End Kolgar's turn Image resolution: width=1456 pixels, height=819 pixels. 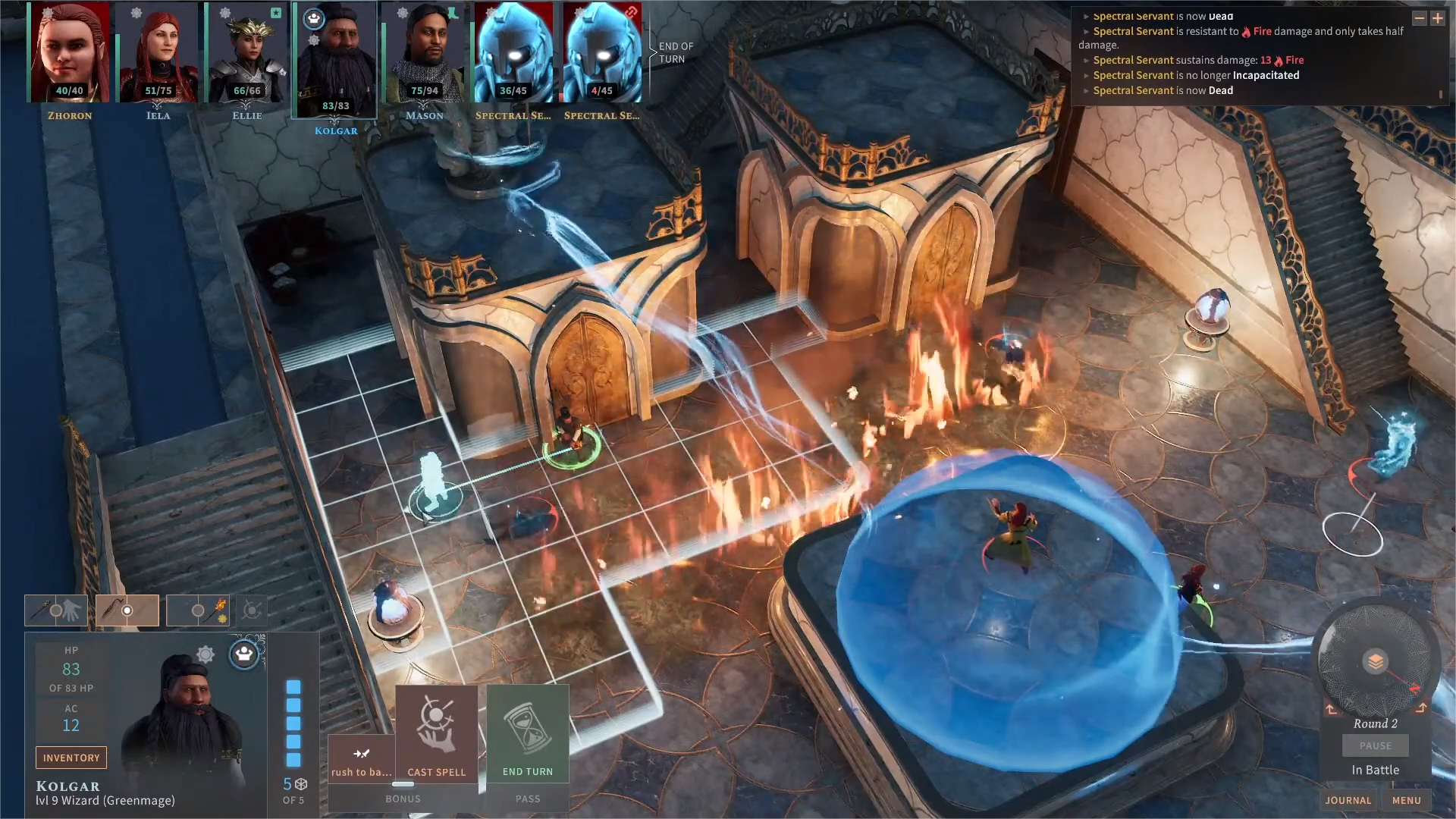coord(528,734)
